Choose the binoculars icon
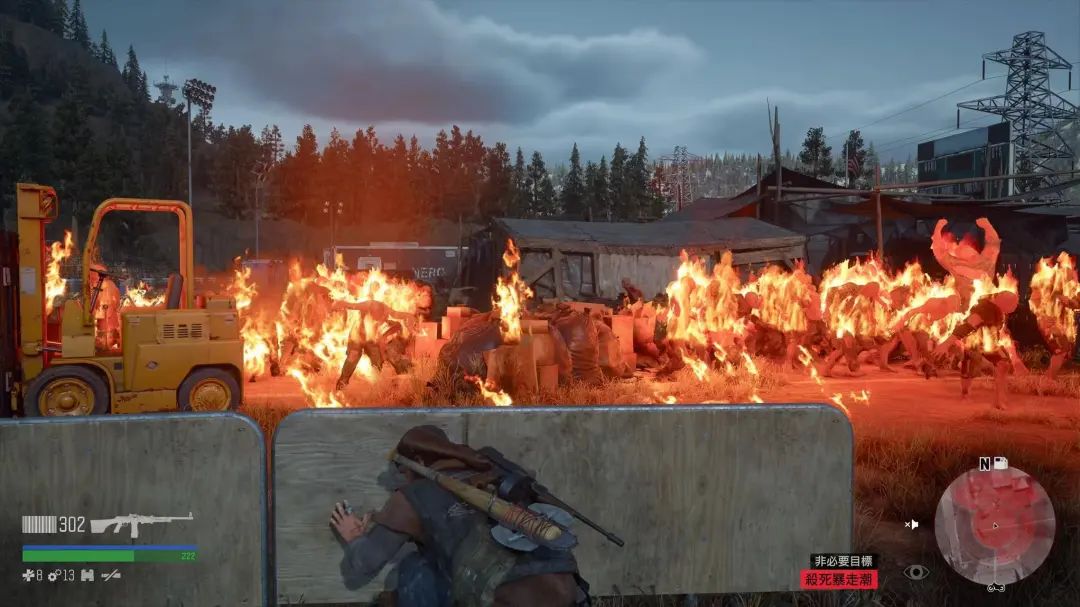Screen dimensions: 1080x607 [x=87, y=575]
